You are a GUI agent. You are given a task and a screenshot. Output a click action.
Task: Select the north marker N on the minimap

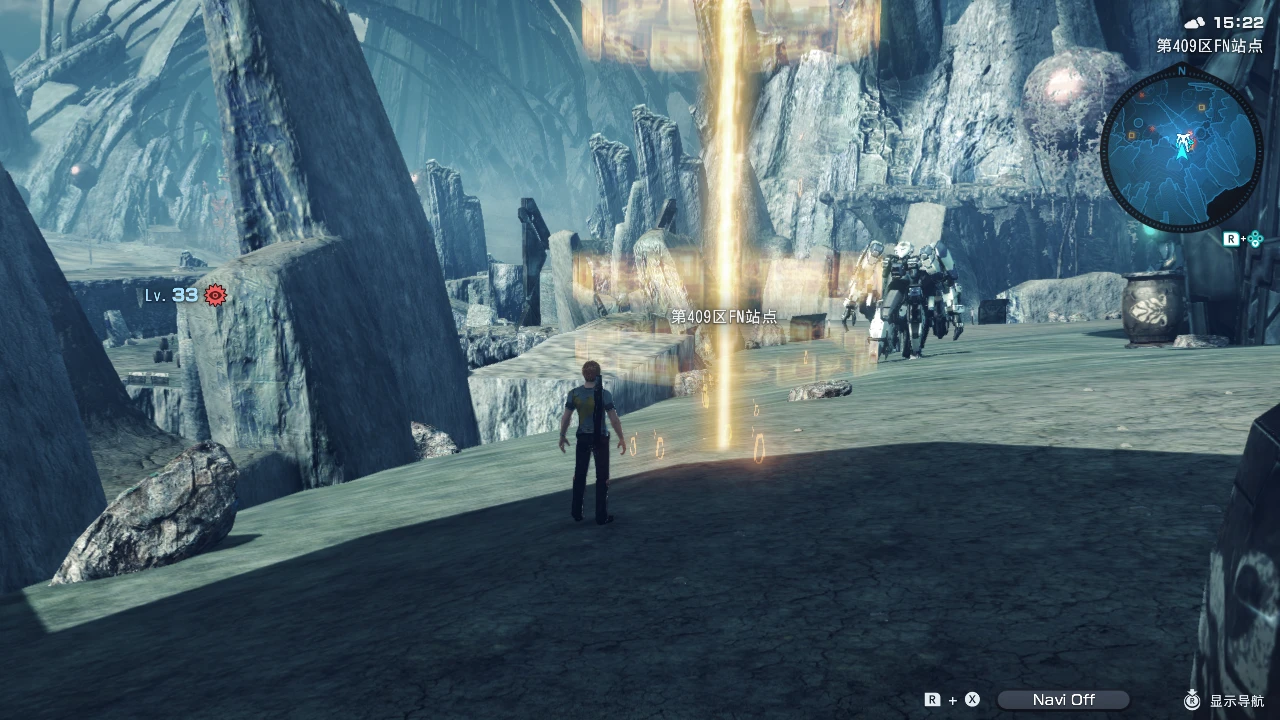1182,73
